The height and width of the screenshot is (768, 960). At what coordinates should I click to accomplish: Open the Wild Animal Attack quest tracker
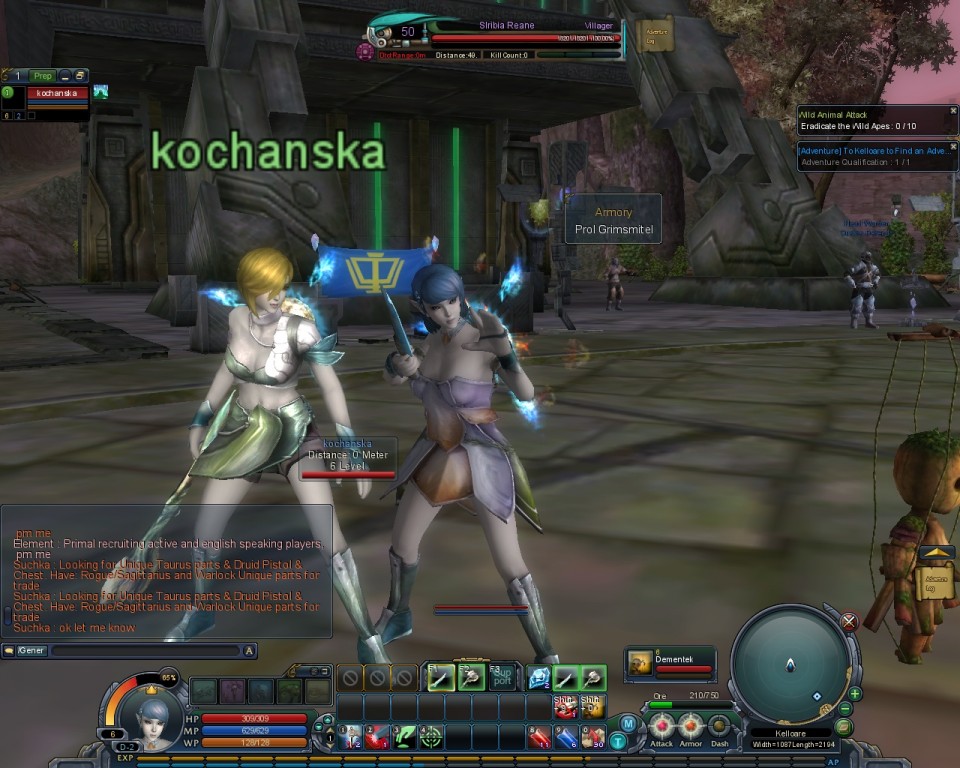(872, 120)
